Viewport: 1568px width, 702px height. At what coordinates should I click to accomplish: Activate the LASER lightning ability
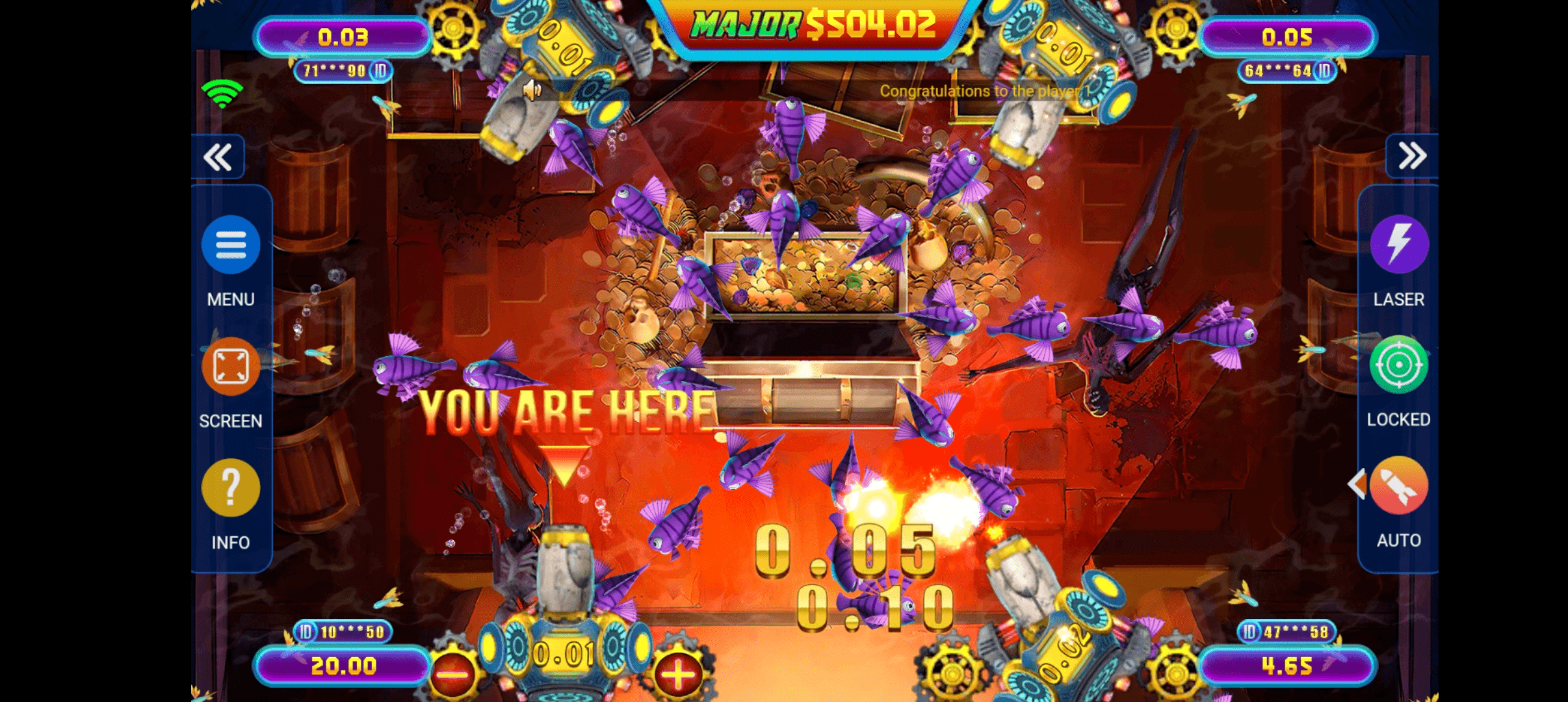click(x=1399, y=244)
